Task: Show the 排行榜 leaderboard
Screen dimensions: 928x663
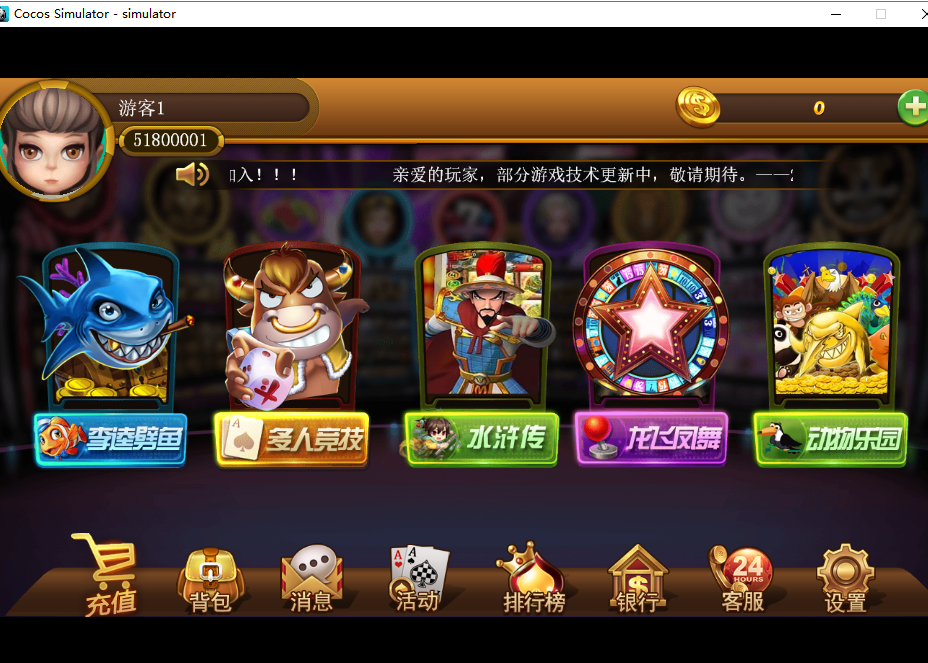Action: coord(533,581)
